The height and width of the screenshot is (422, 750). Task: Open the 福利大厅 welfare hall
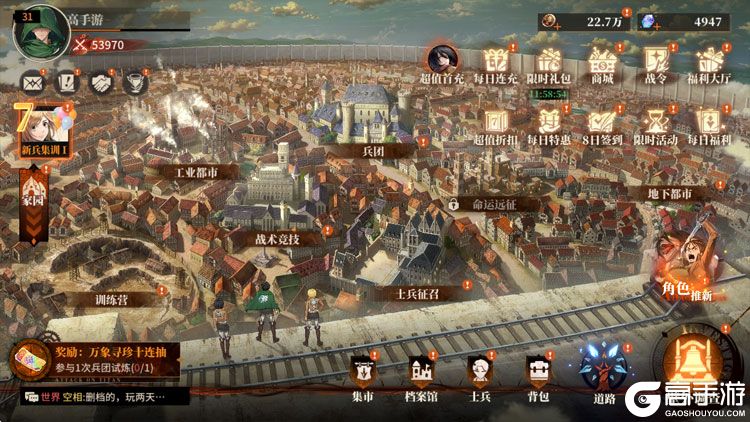click(709, 60)
